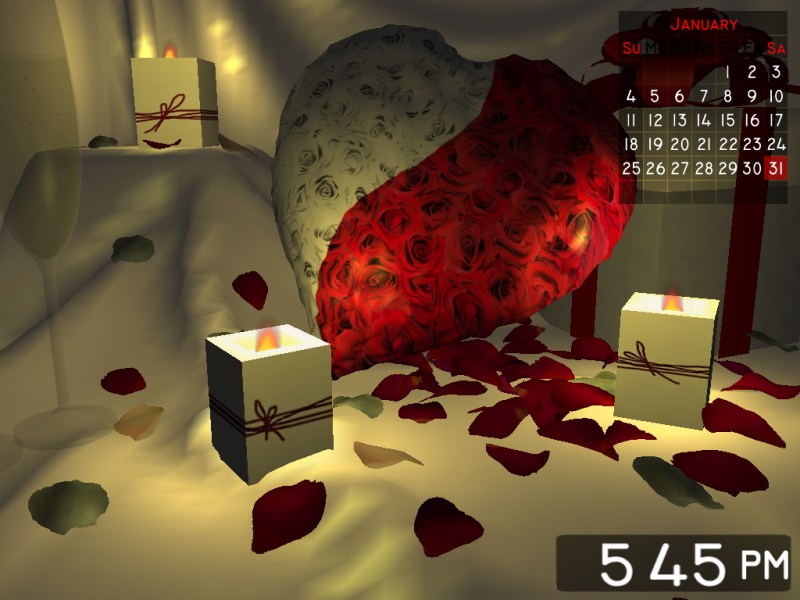
Task: Select the highlighted 31 in the calendar
Action: click(776, 168)
